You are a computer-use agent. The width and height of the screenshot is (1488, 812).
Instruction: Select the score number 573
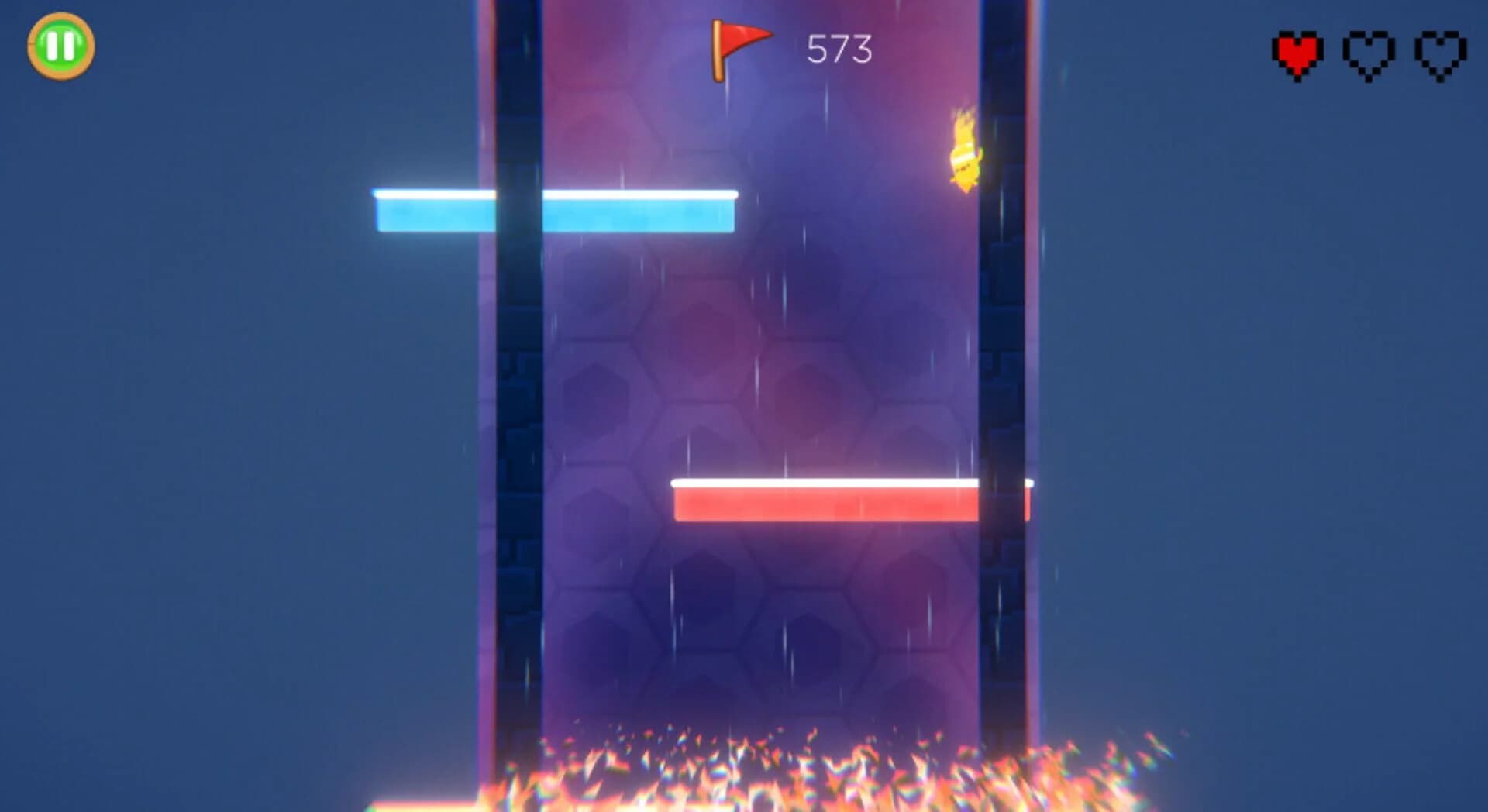pyautogui.click(x=841, y=48)
